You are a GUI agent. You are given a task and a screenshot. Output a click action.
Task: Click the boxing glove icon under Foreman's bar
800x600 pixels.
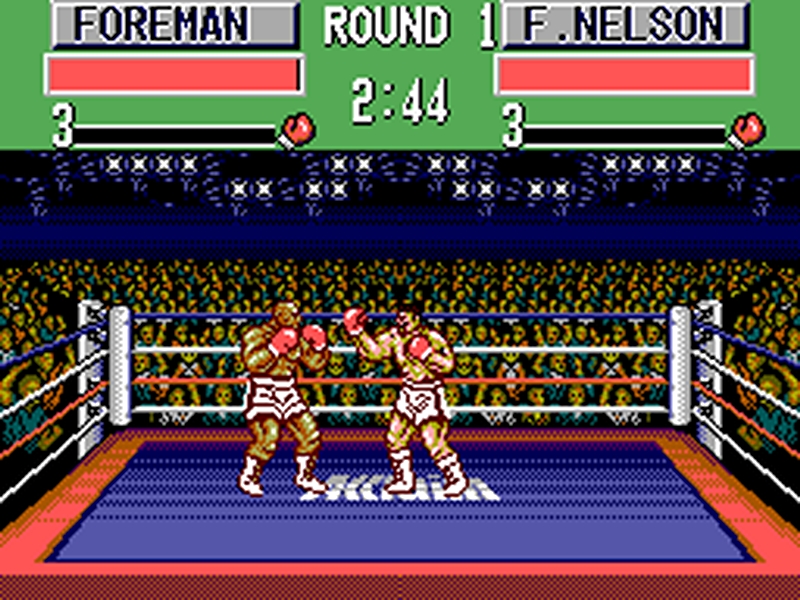pyautogui.click(x=298, y=129)
